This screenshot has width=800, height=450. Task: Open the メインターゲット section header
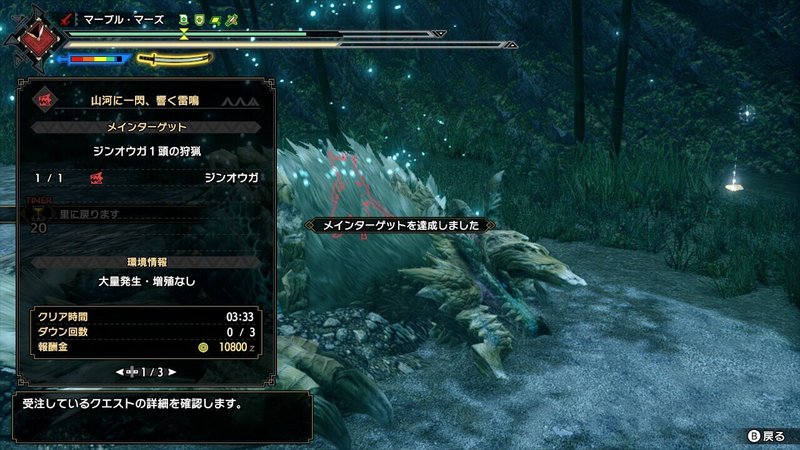coord(146,127)
